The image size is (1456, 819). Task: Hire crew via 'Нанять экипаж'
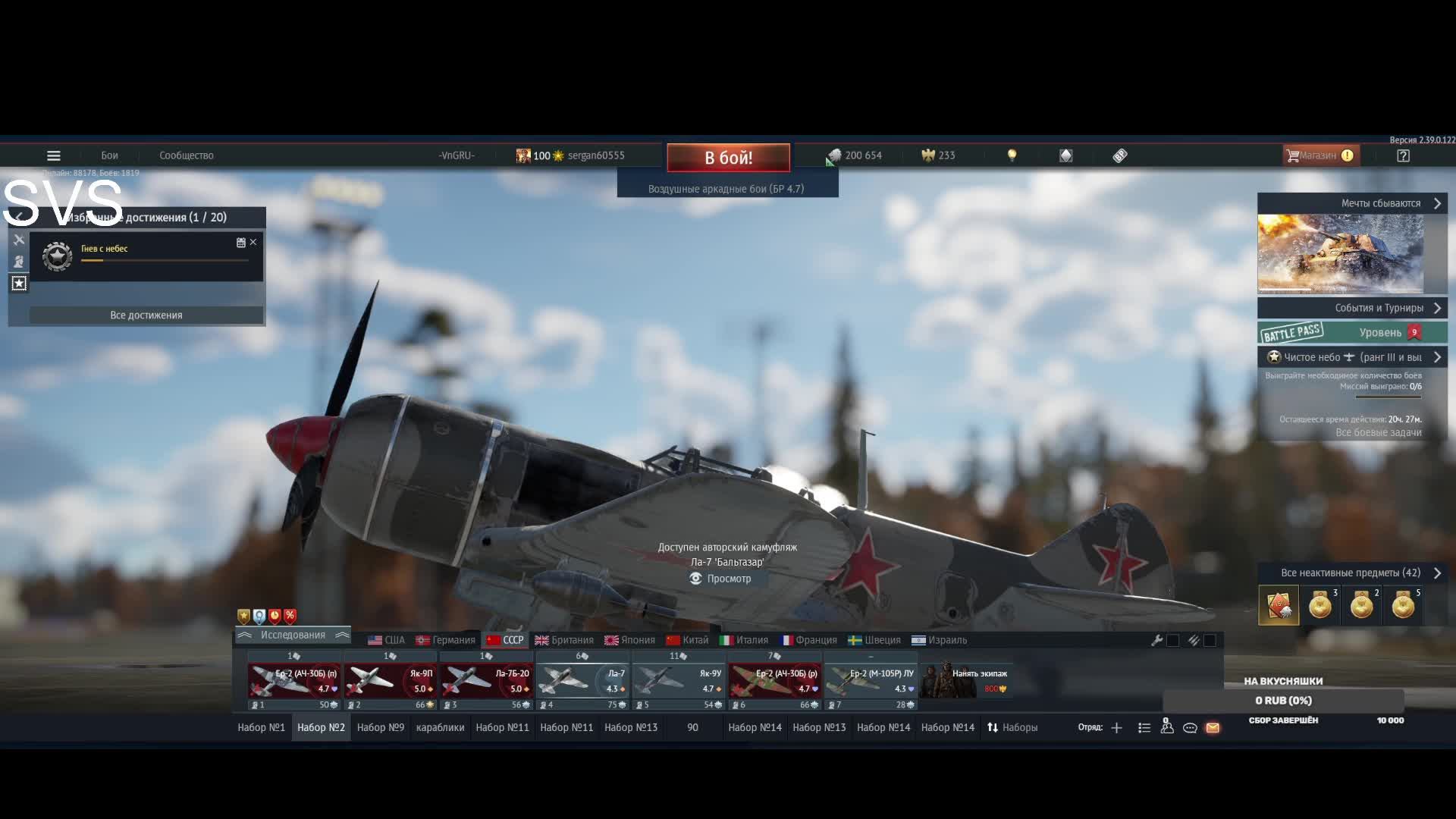pyautogui.click(x=966, y=680)
